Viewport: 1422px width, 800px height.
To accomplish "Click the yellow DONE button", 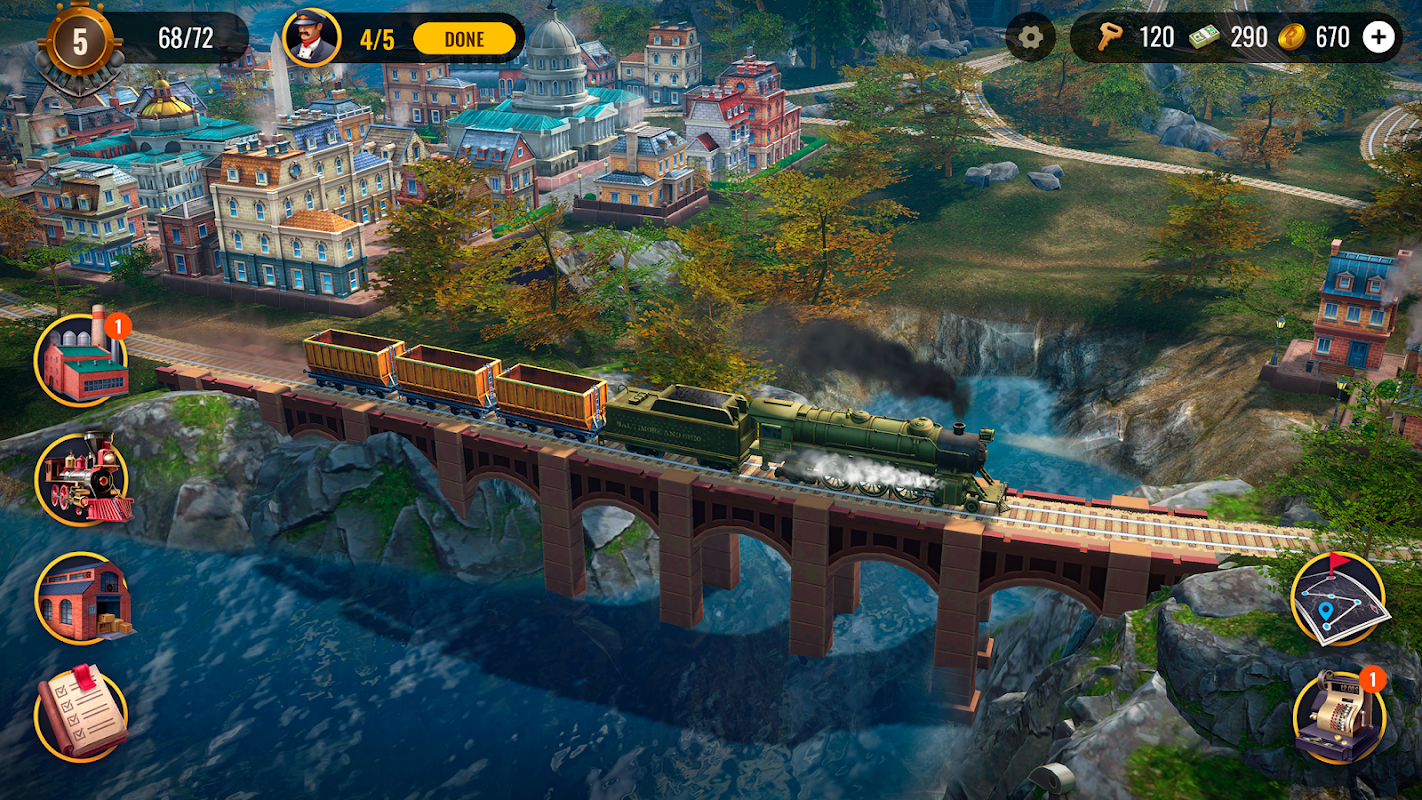I will (464, 39).
